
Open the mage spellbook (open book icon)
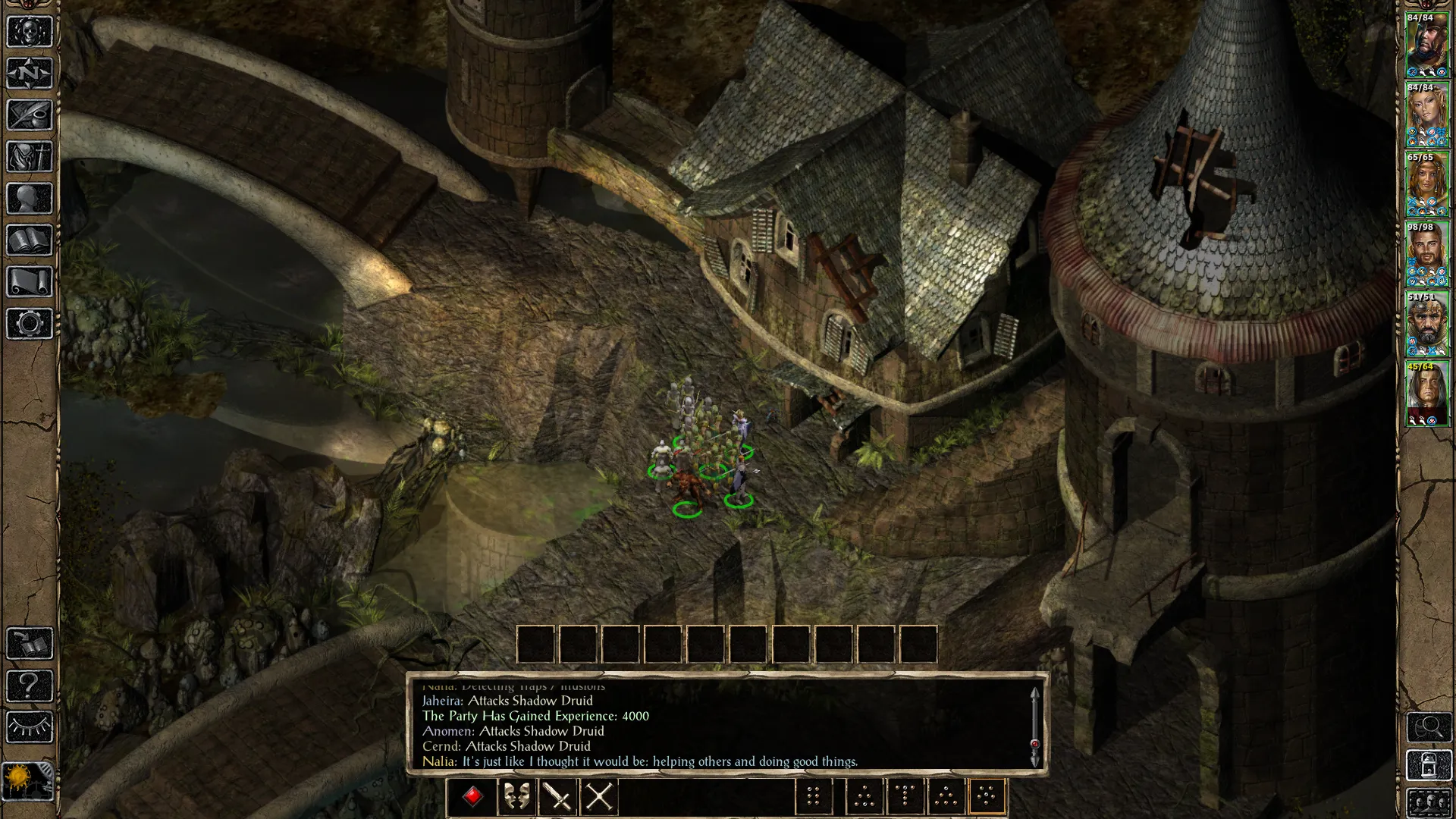[x=30, y=240]
